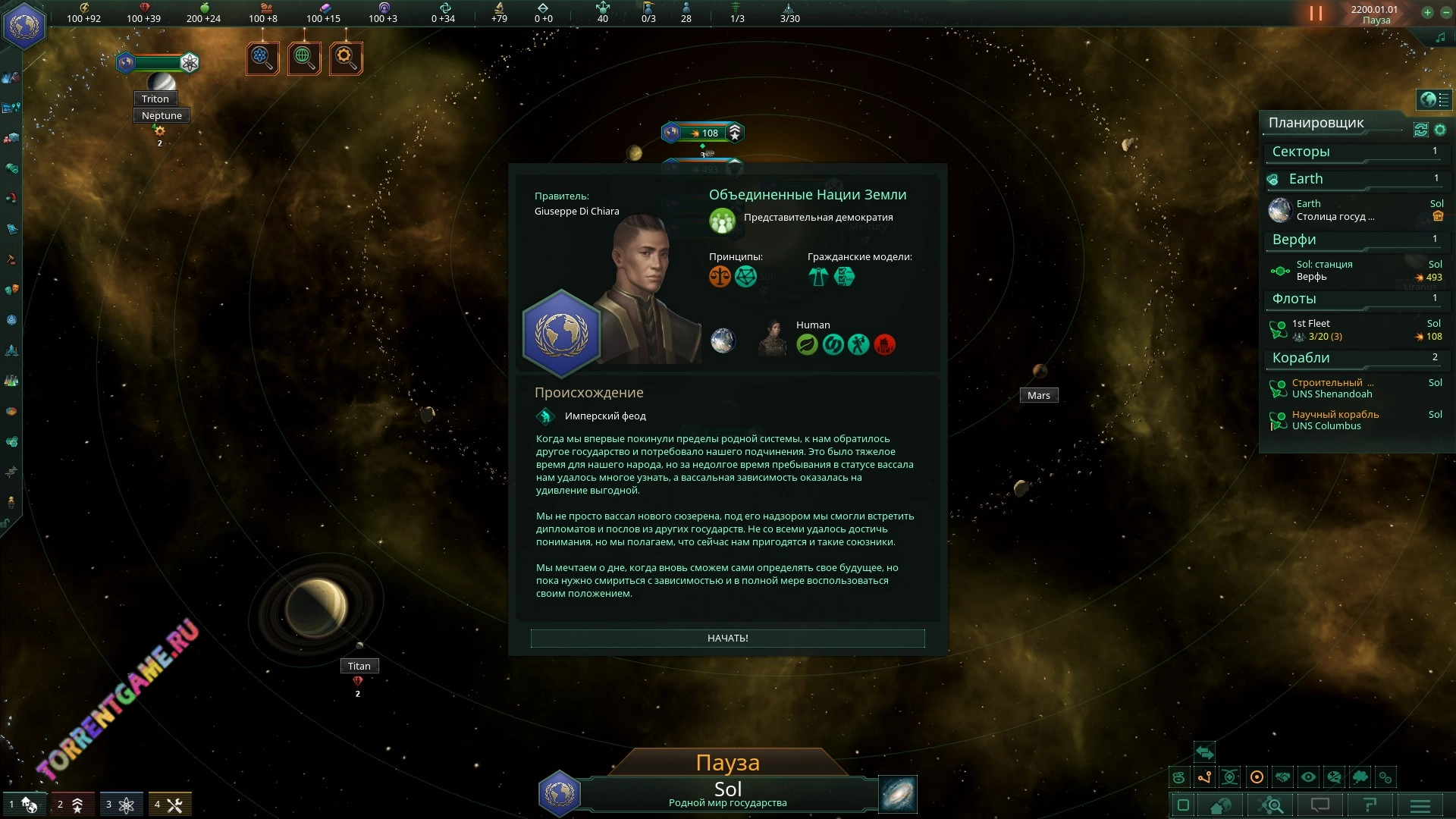Select control group 3 with atom icon
The height and width of the screenshot is (819, 1456).
pos(121,805)
